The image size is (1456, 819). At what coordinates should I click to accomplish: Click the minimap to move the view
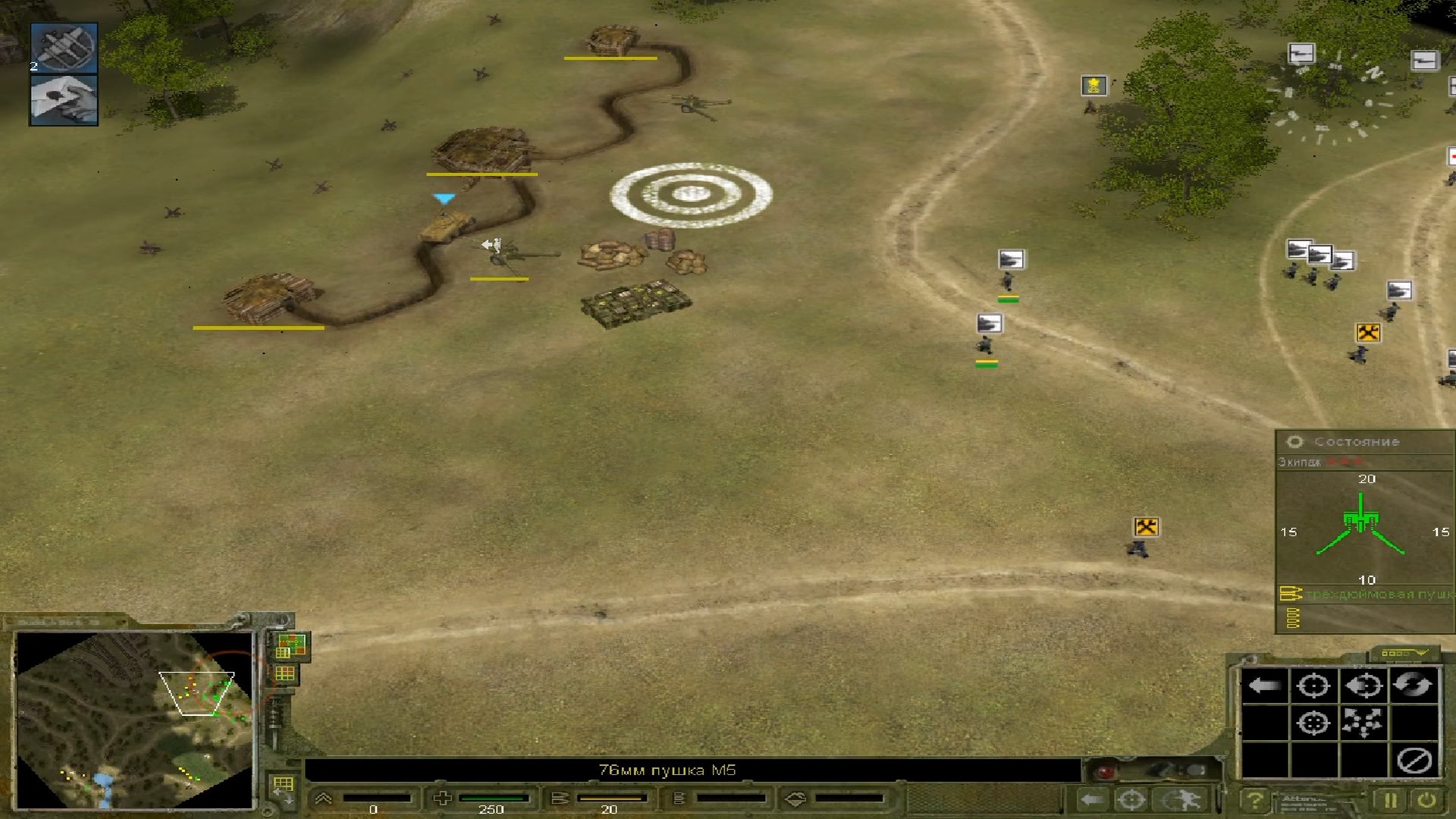click(x=134, y=719)
